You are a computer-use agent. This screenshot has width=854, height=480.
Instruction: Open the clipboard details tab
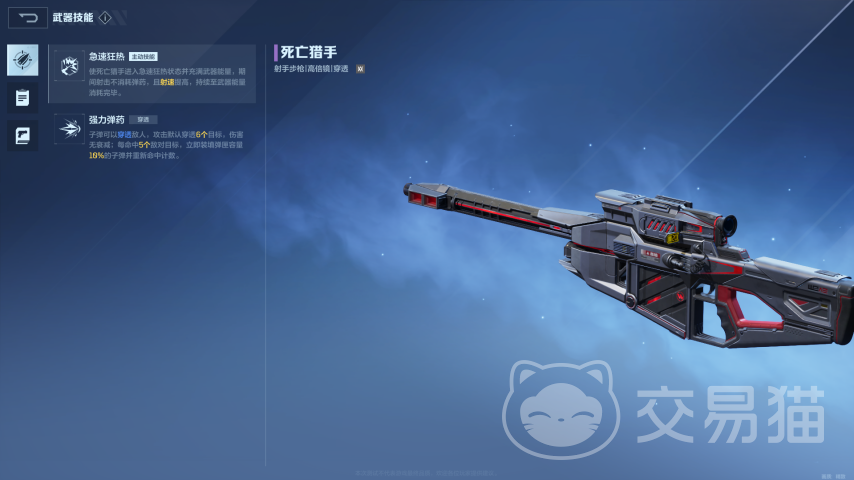click(22, 98)
